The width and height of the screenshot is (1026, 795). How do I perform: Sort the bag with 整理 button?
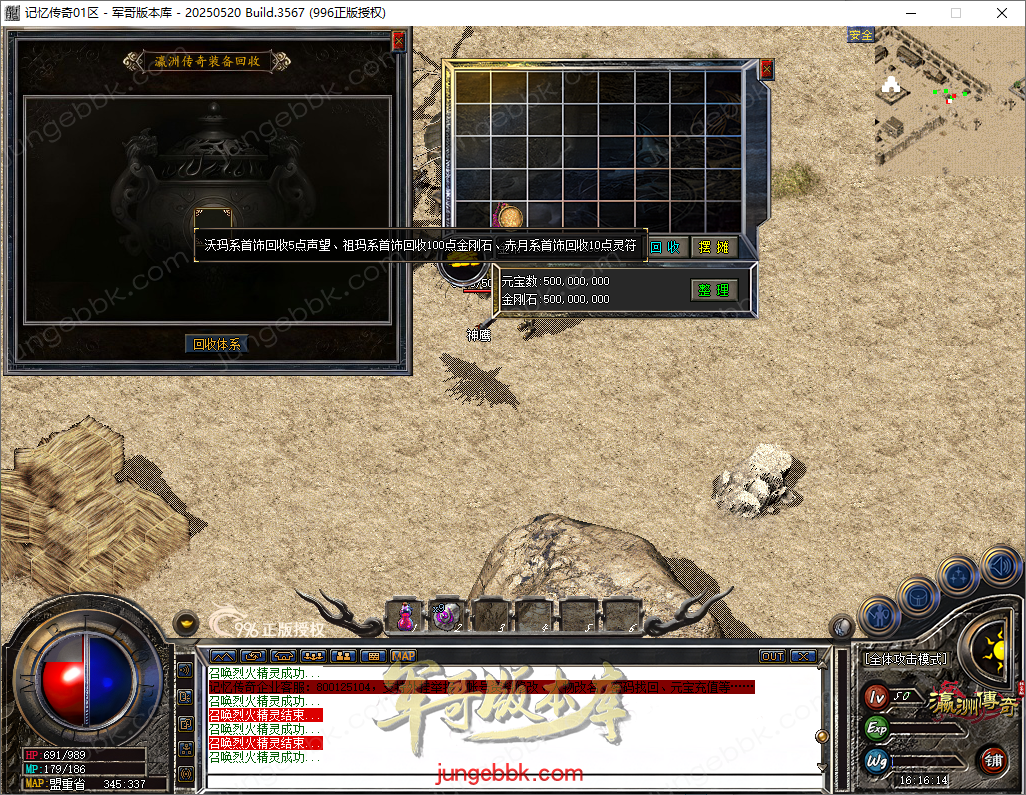[714, 290]
